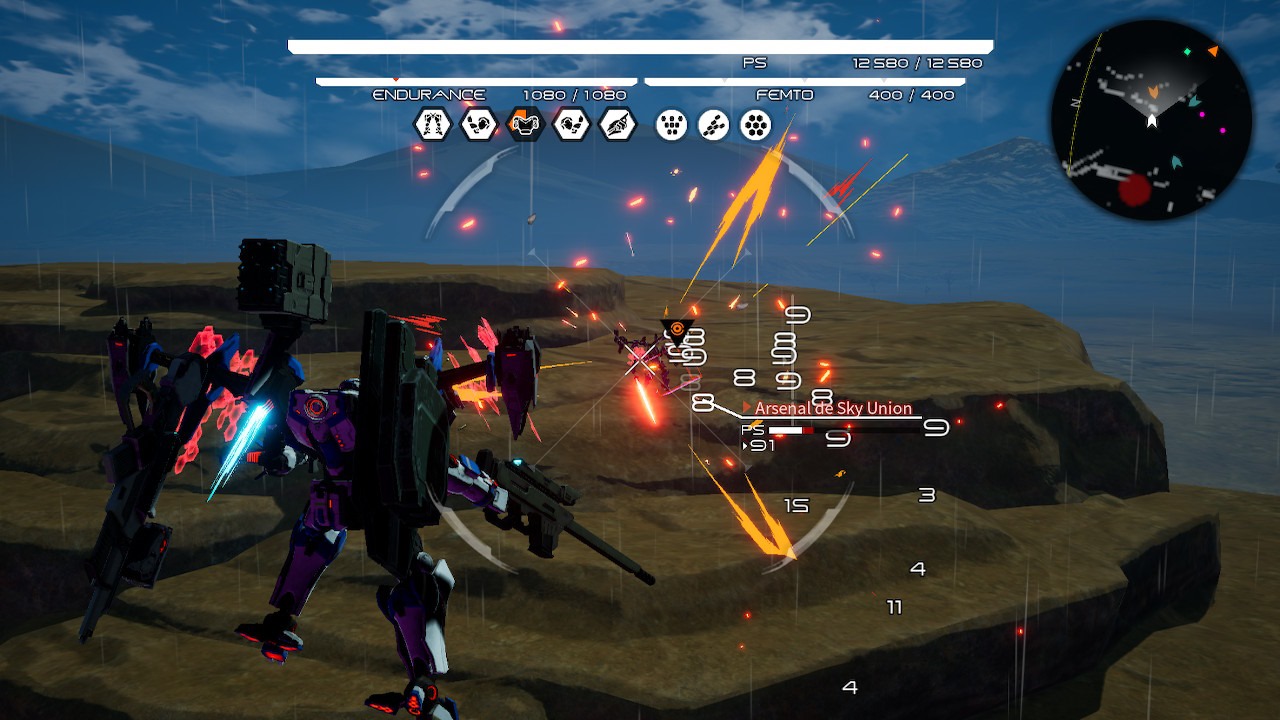Click the white player arrow on radar
This screenshot has width=1280, height=720.
1152,121
